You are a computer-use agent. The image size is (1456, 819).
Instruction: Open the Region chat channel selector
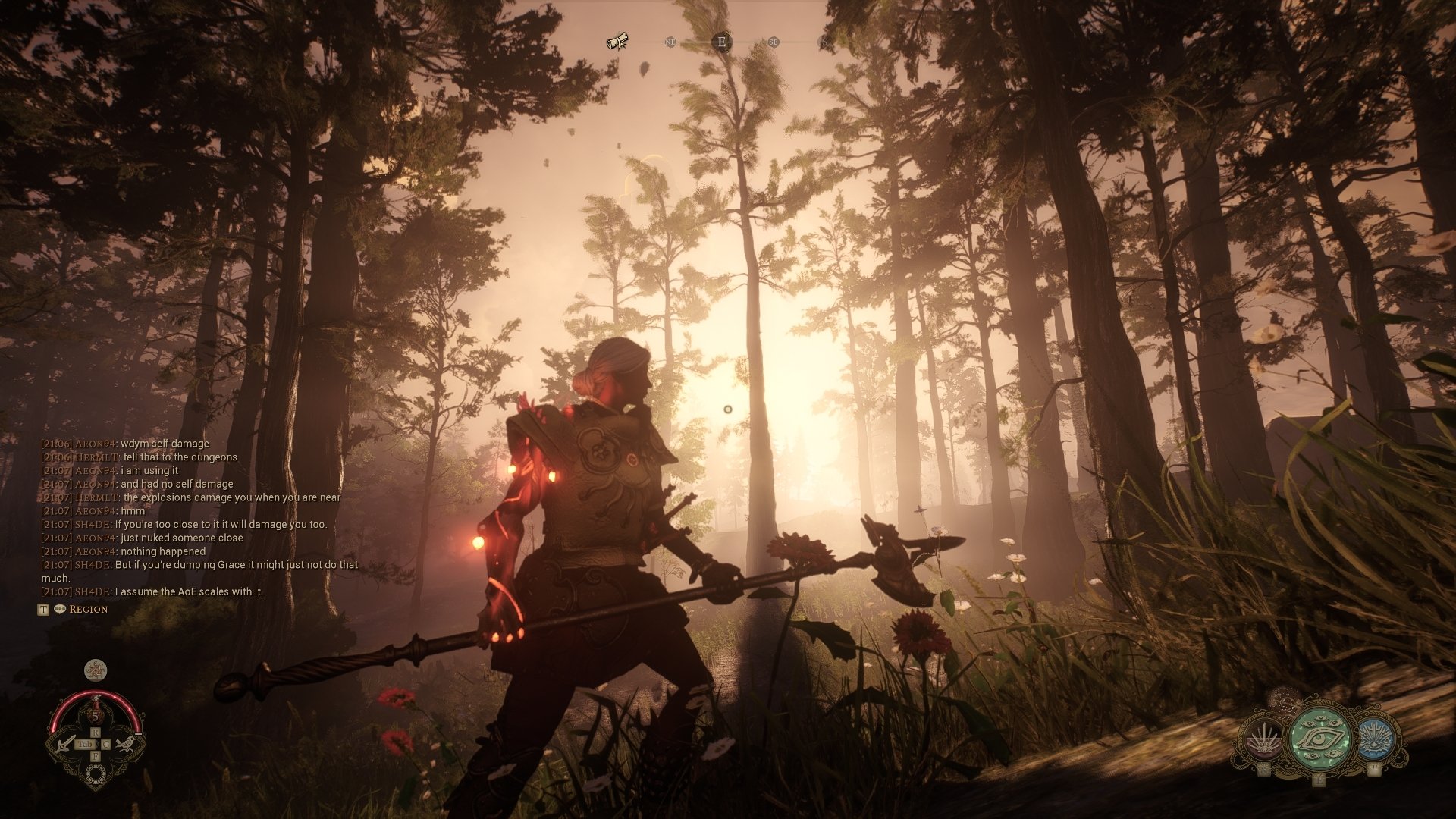[88, 609]
